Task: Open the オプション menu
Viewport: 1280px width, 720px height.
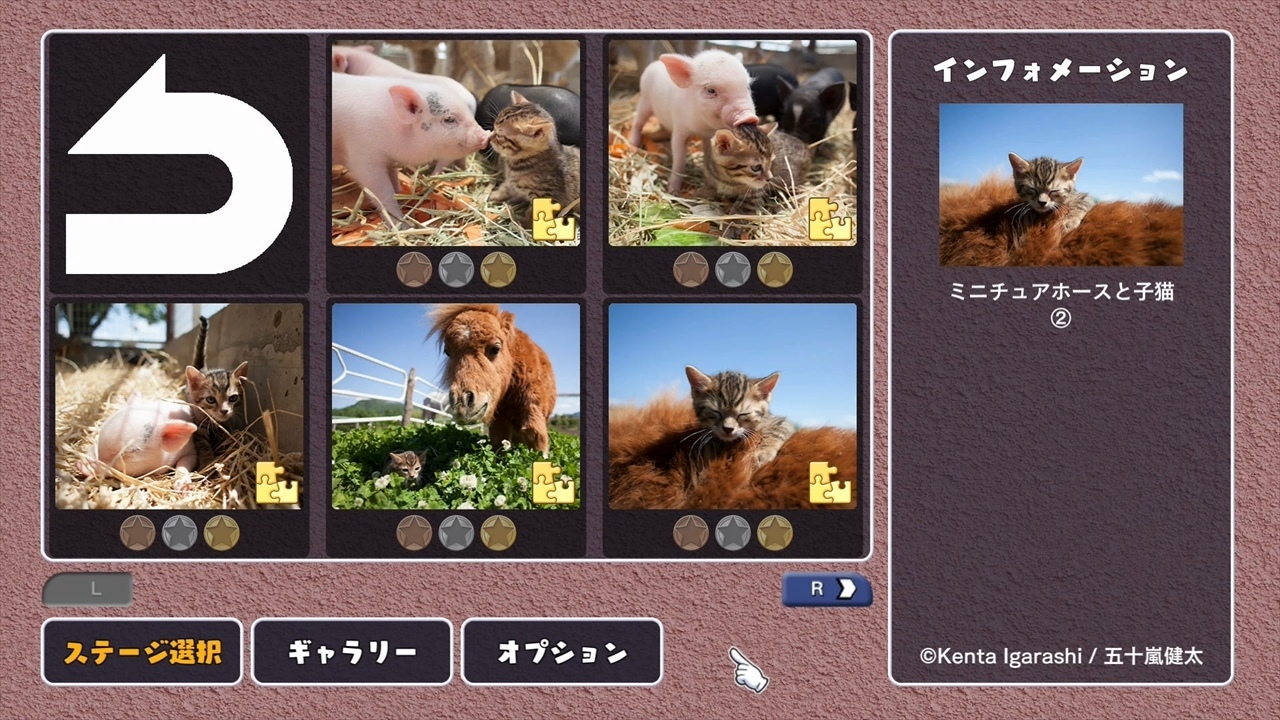Action: tap(561, 652)
